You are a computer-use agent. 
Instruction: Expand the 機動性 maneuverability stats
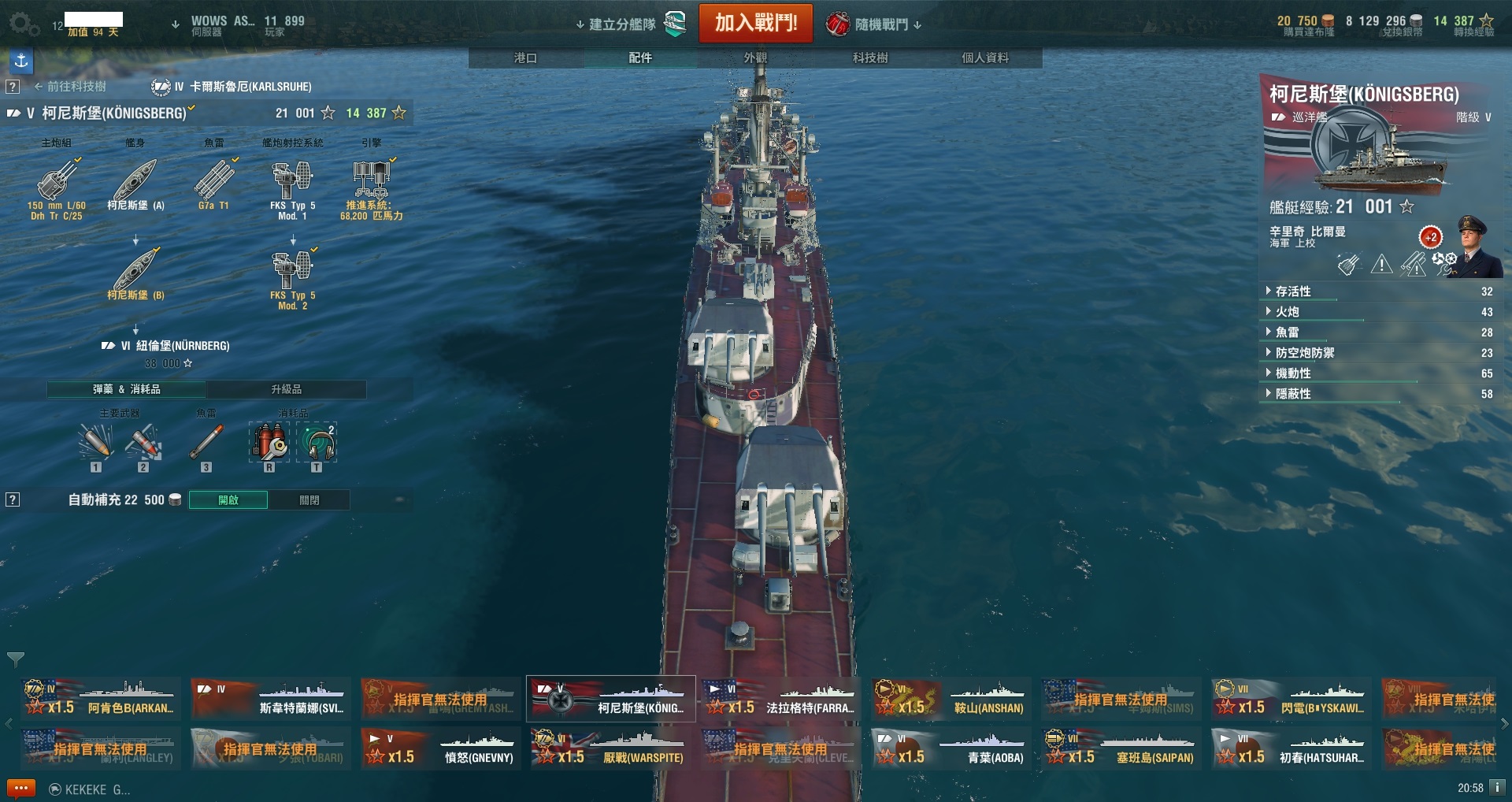coord(1293,373)
